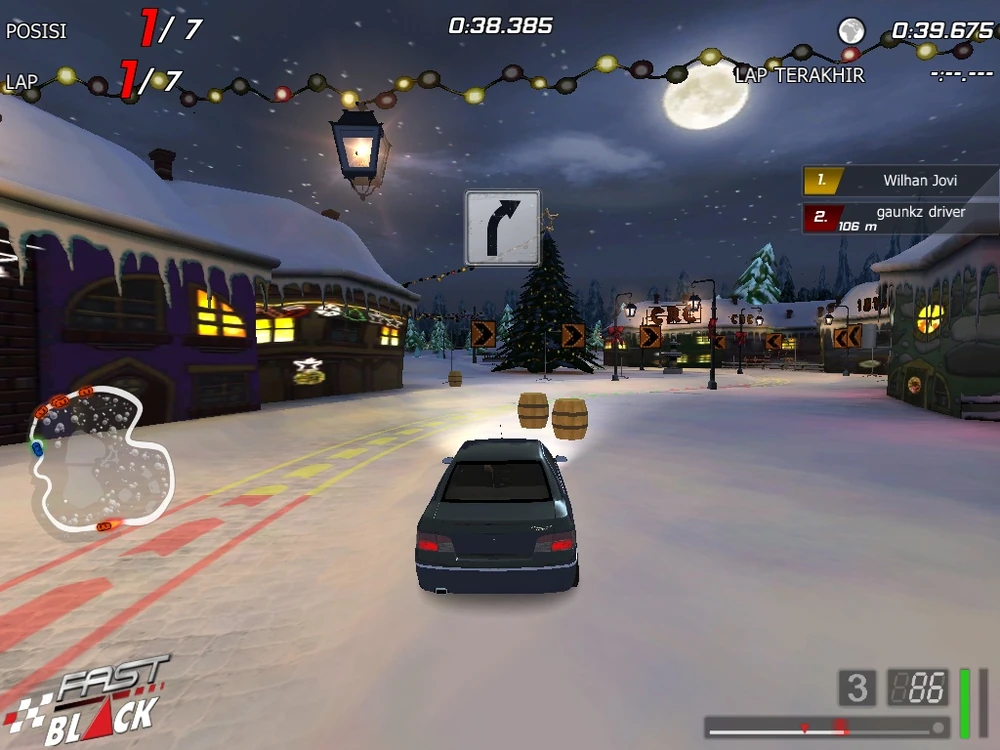This screenshot has width=1000, height=750.
Task: Click the Fast Black logo
Action: (x=90, y=700)
